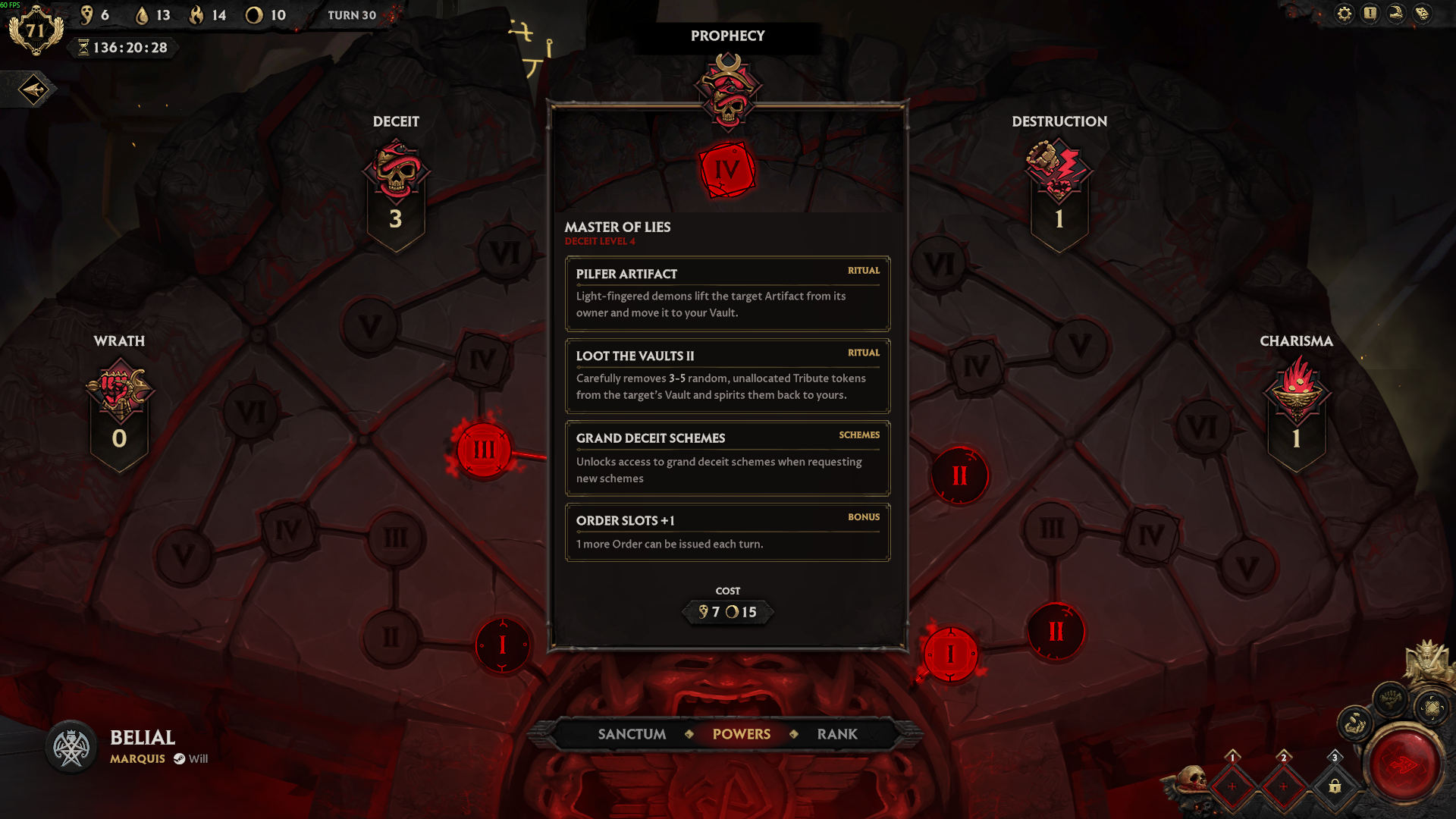Select the Powers tab

click(x=741, y=734)
